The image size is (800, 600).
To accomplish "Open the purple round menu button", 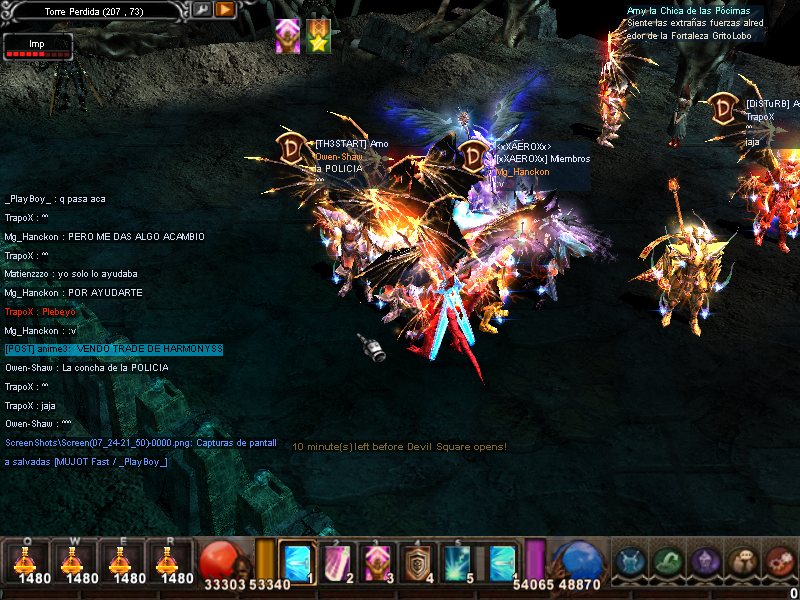I will 705,562.
